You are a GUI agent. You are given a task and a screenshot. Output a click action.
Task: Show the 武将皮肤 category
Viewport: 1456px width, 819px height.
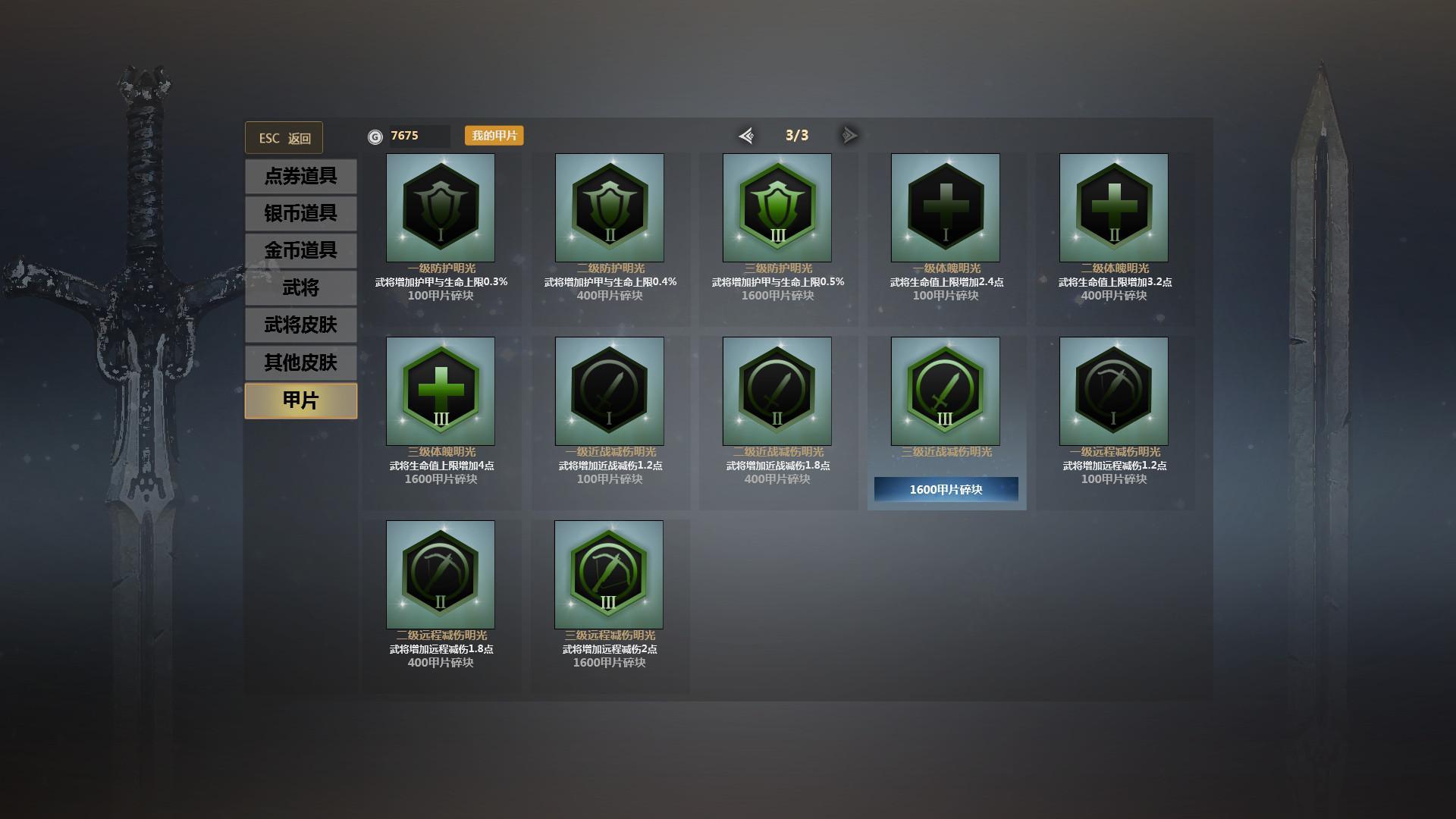pyautogui.click(x=300, y=325)
